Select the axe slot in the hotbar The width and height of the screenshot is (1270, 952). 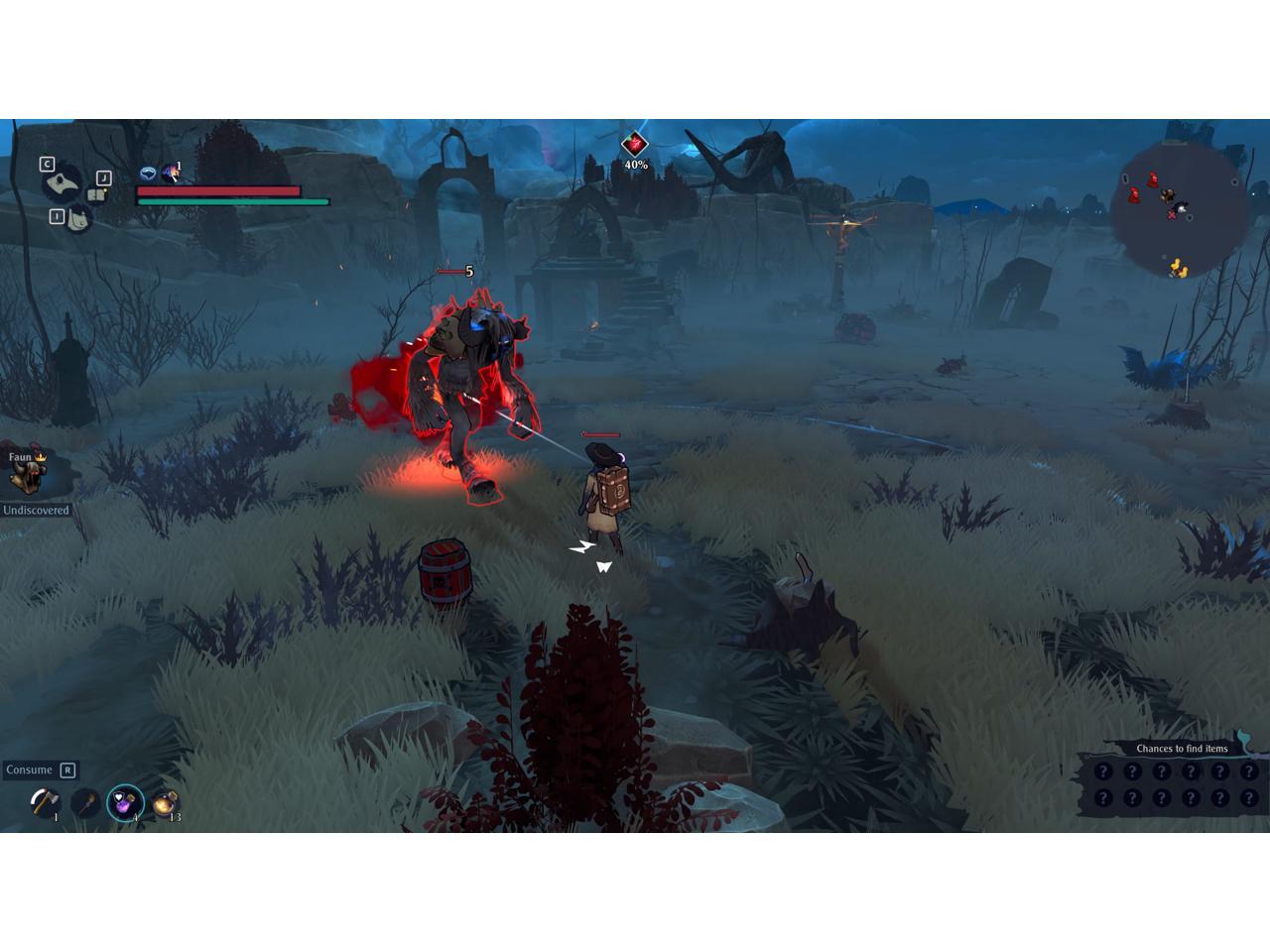(x=44, y=801)
